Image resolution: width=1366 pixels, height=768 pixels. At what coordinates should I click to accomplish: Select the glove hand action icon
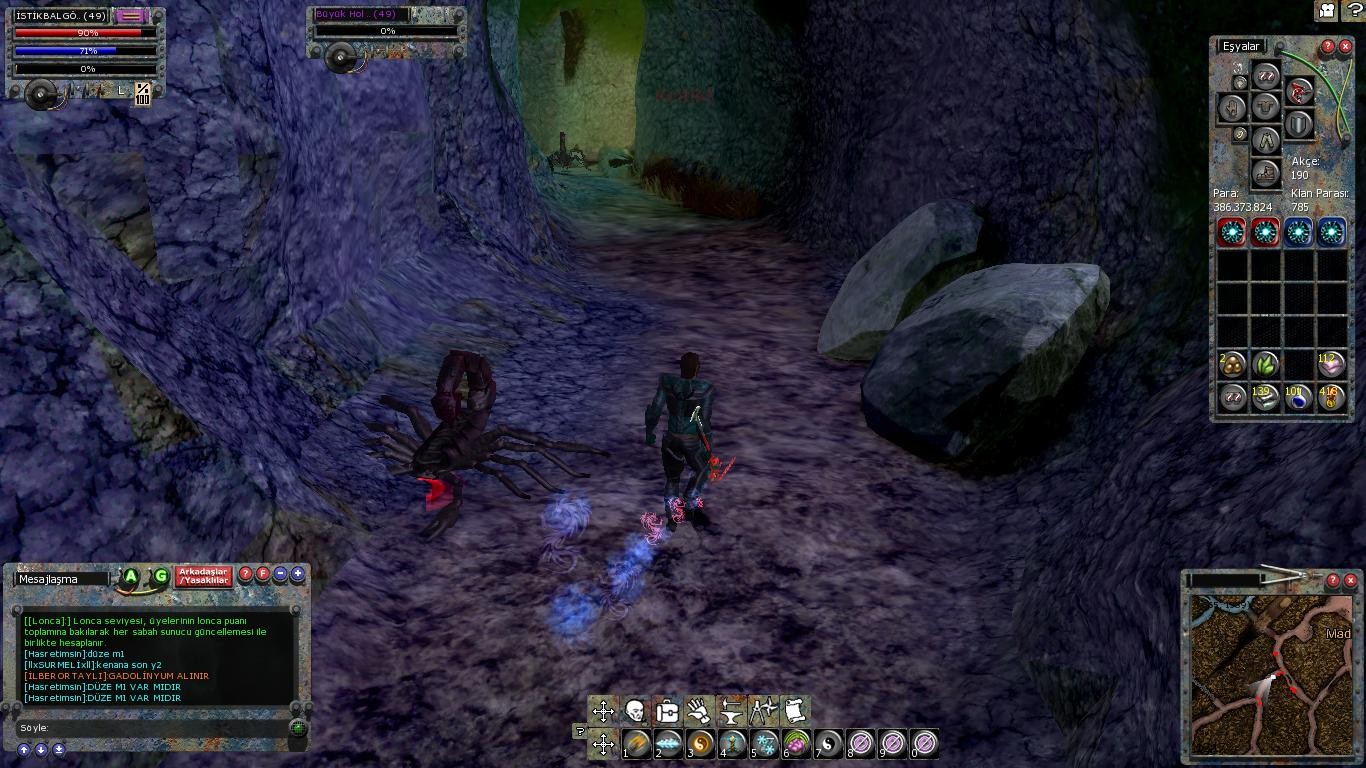pyautogui.click(x=699, y=711)
